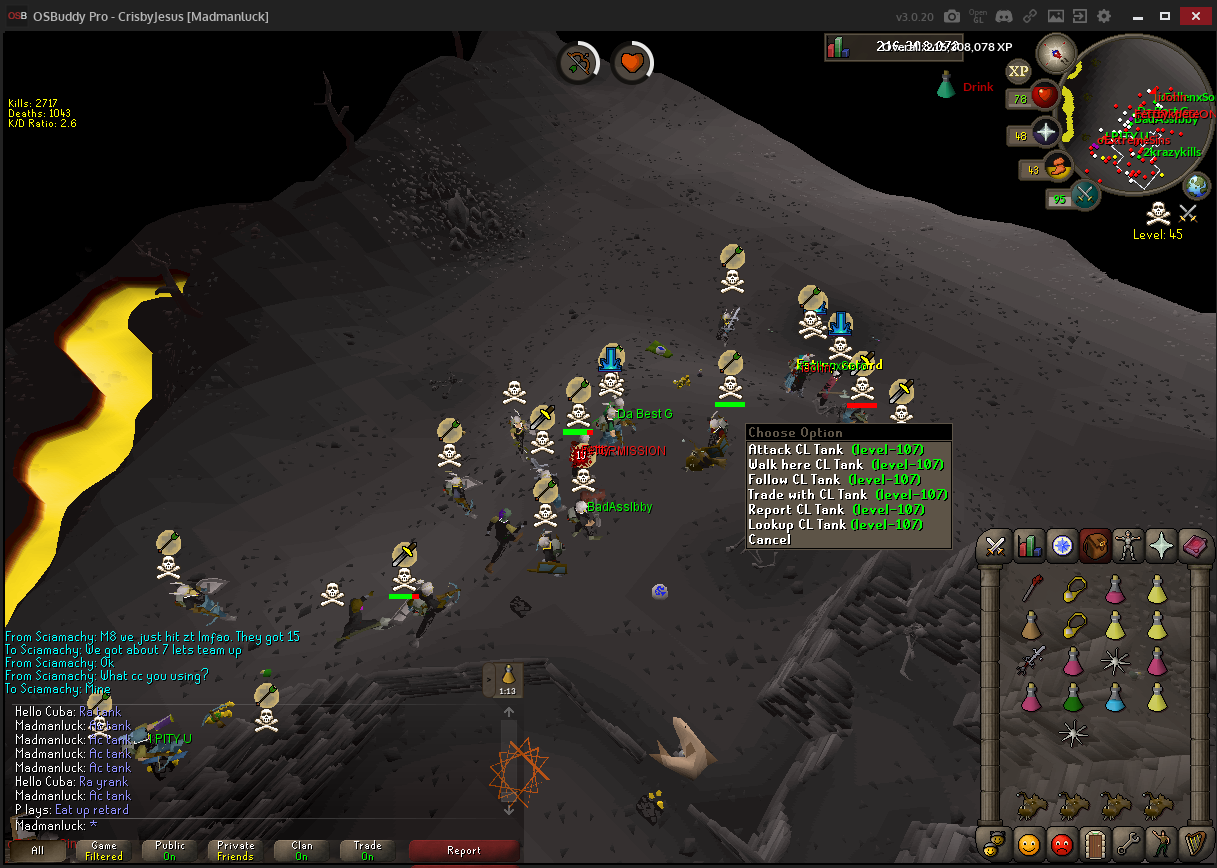Toggle the XP drops button
This screenshot has height=868, width=1217.
1018,71
